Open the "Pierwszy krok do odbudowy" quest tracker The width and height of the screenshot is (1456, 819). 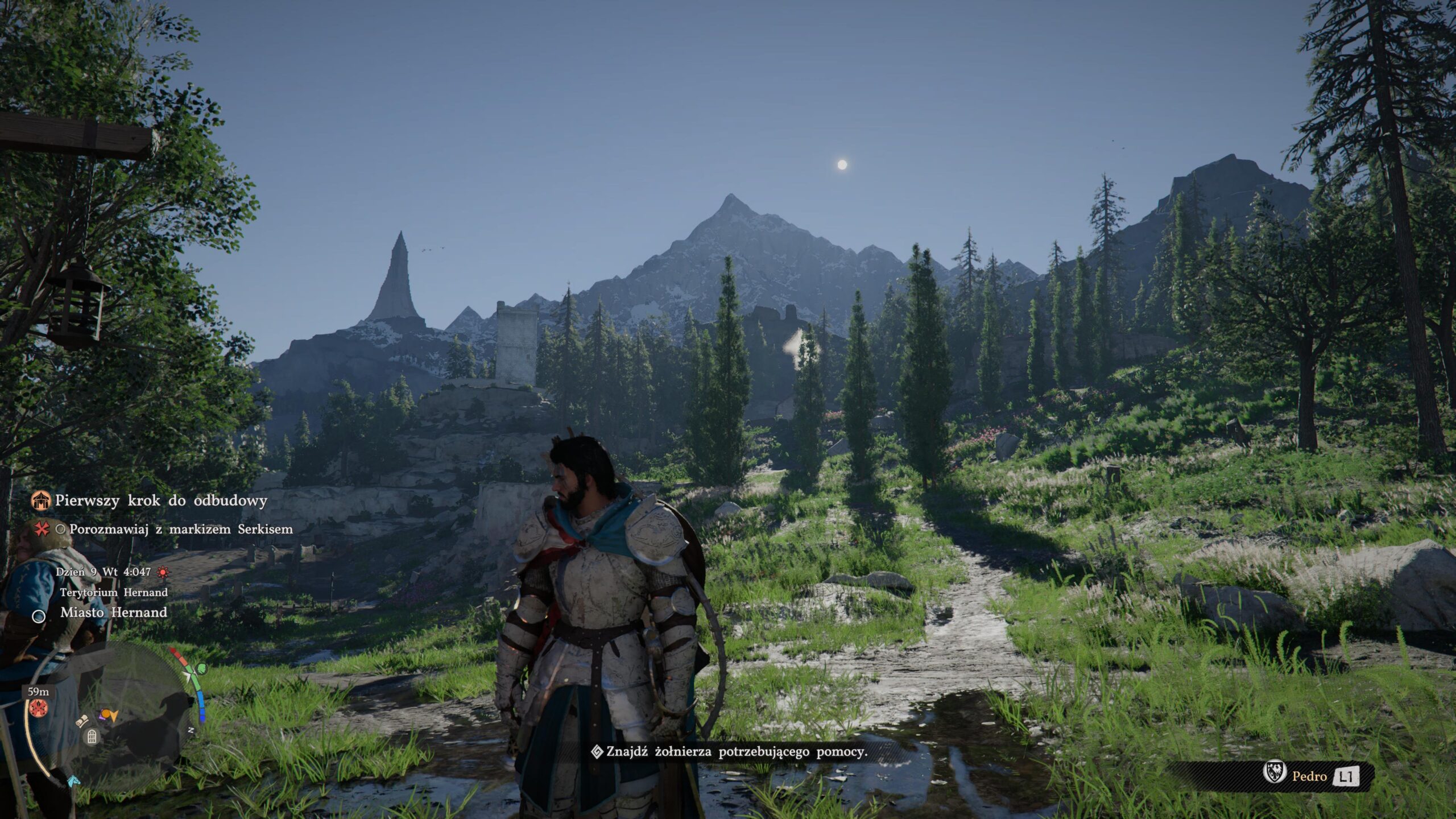(161, 501)
